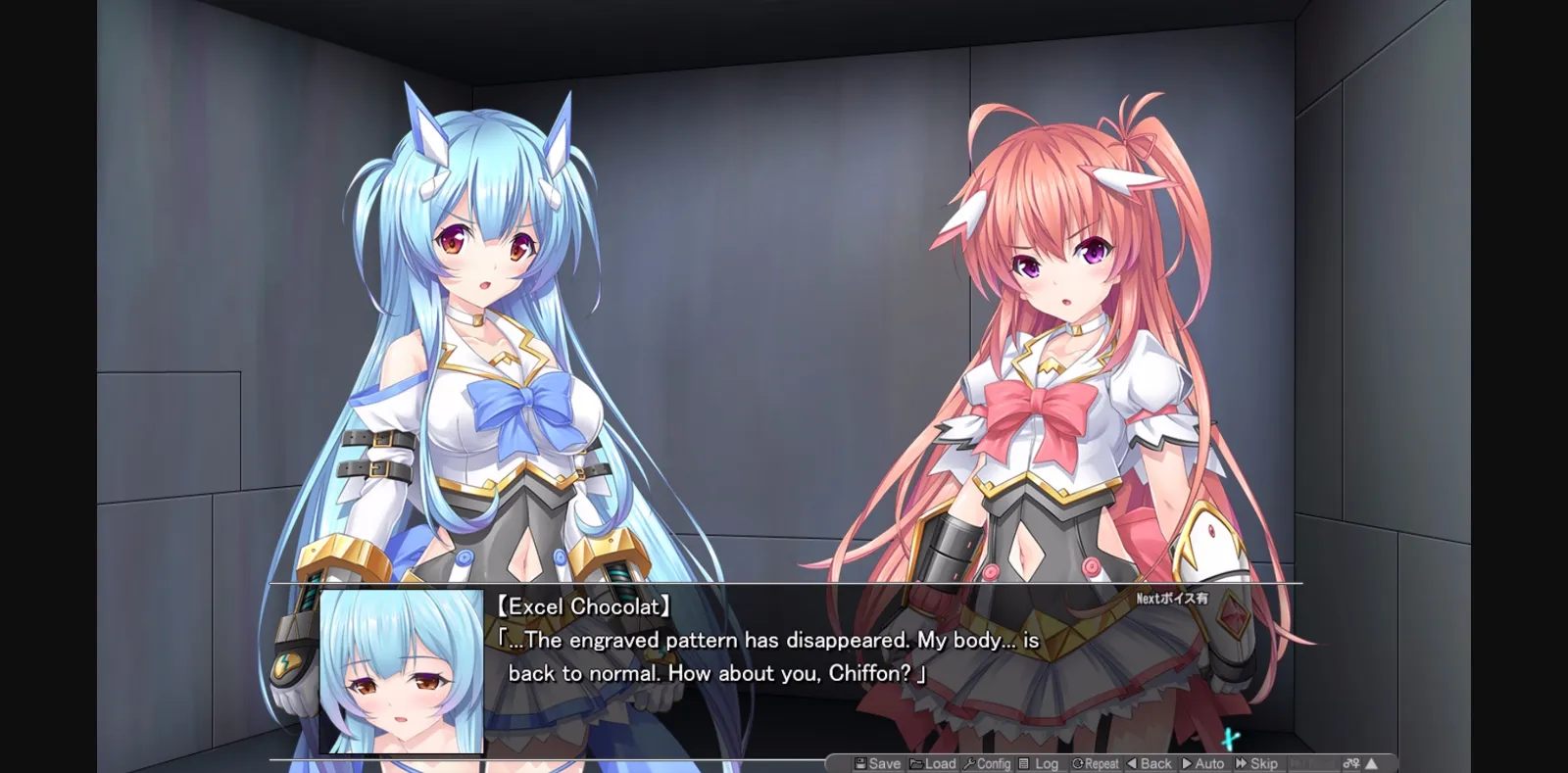Select the Auto play-triangle icon
Viewport: 1568px width, 773px height.
click(x=1188, y=764)
